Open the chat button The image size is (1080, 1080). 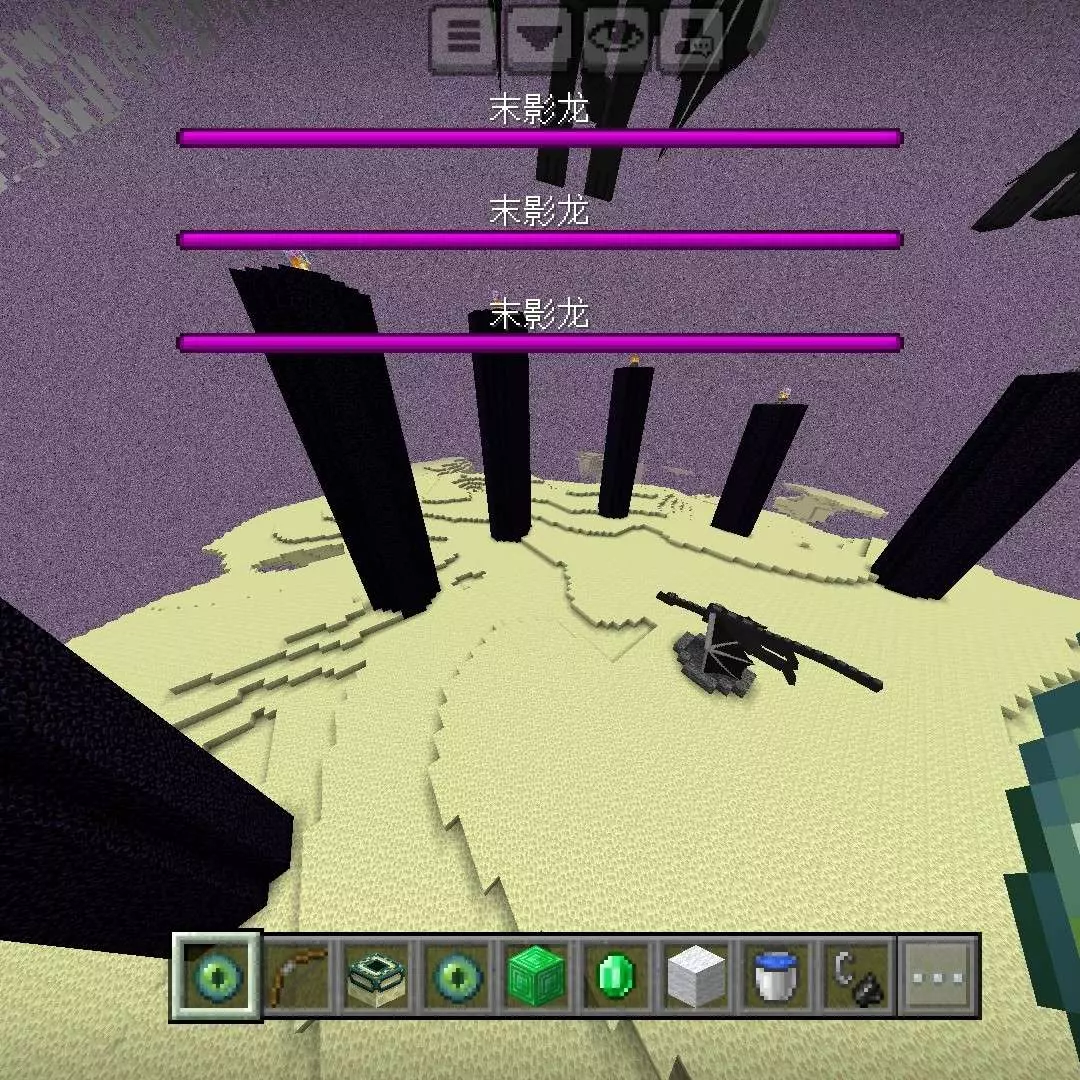(692, 38)
